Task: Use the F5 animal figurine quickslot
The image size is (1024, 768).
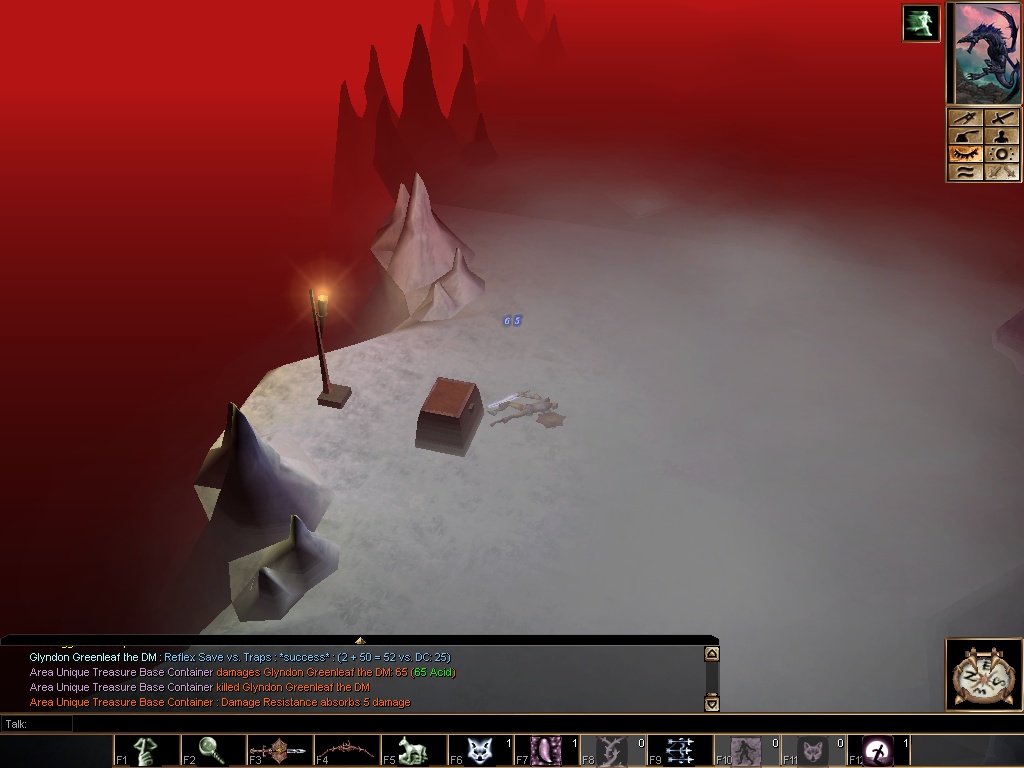Action: 412,751
